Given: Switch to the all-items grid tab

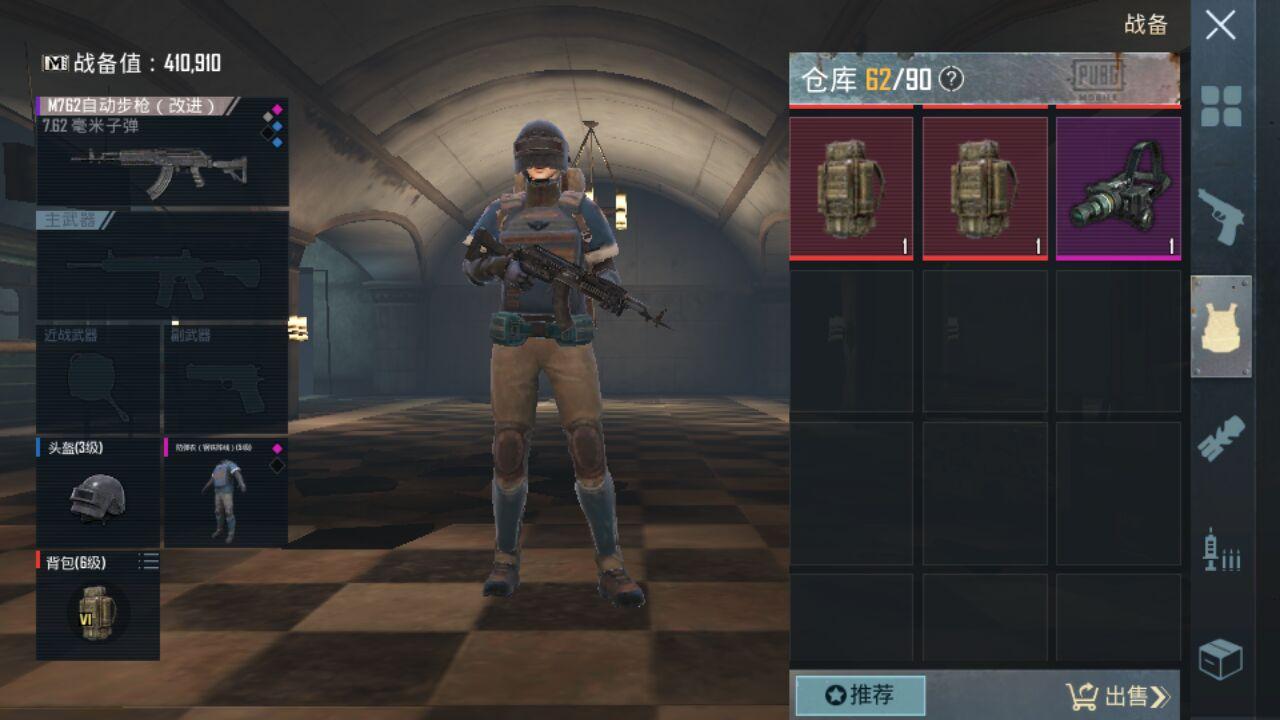Looking at the screenshot, I should [x=1221, y=106].
